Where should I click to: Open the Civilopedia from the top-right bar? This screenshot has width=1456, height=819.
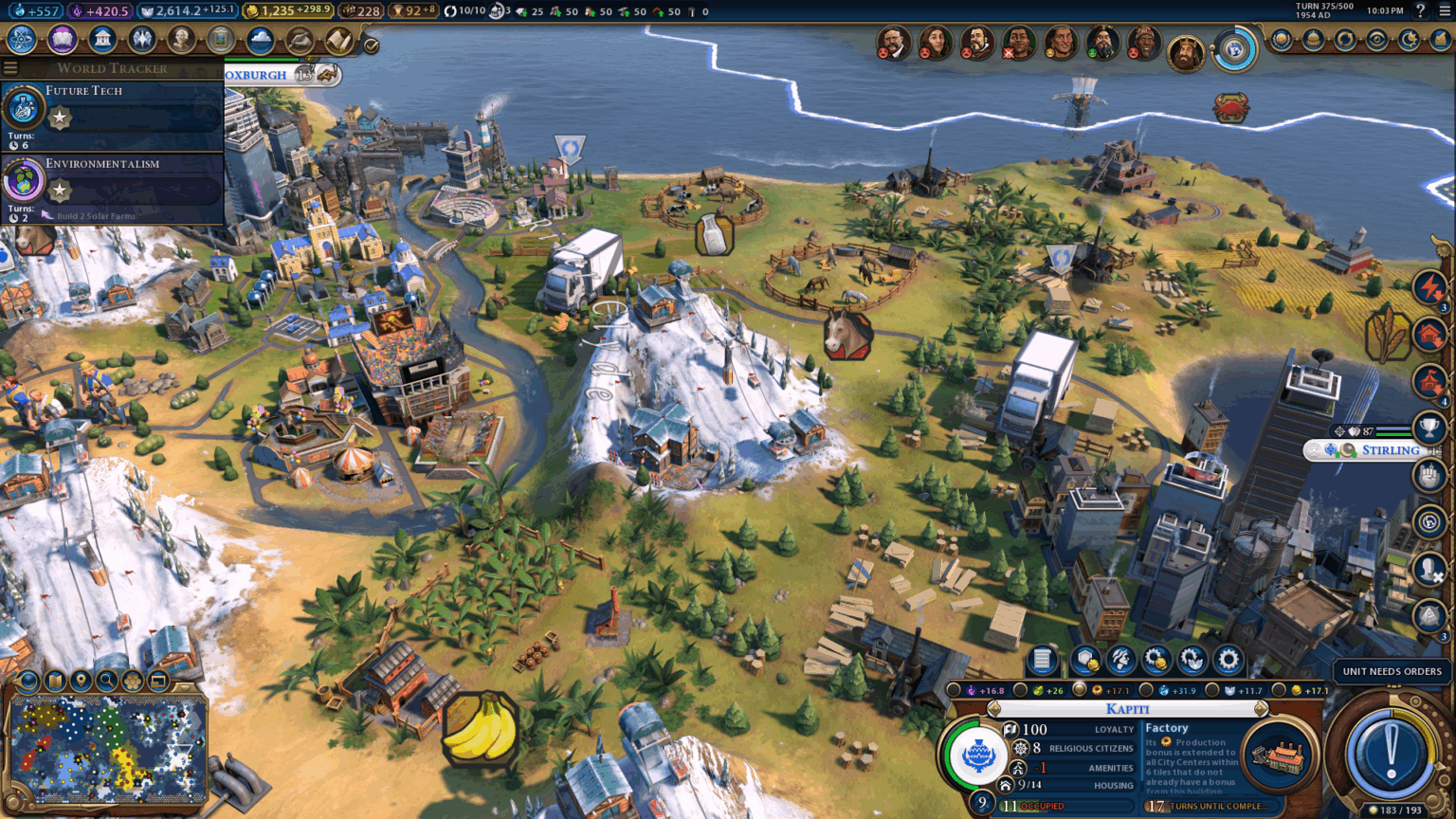1421,10
